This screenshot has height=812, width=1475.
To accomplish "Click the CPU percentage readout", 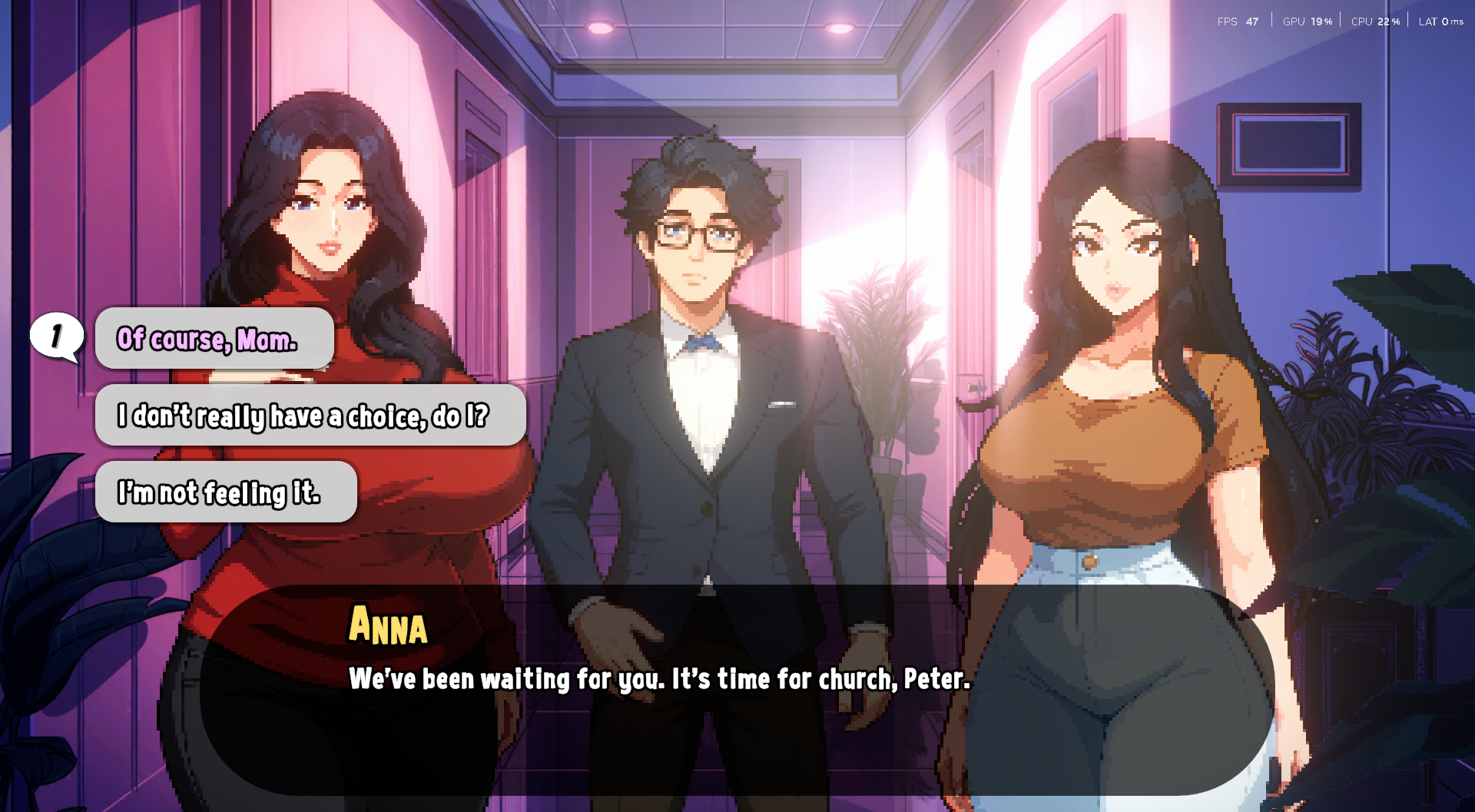I will pyautogui.click(x=1375, y=21).
